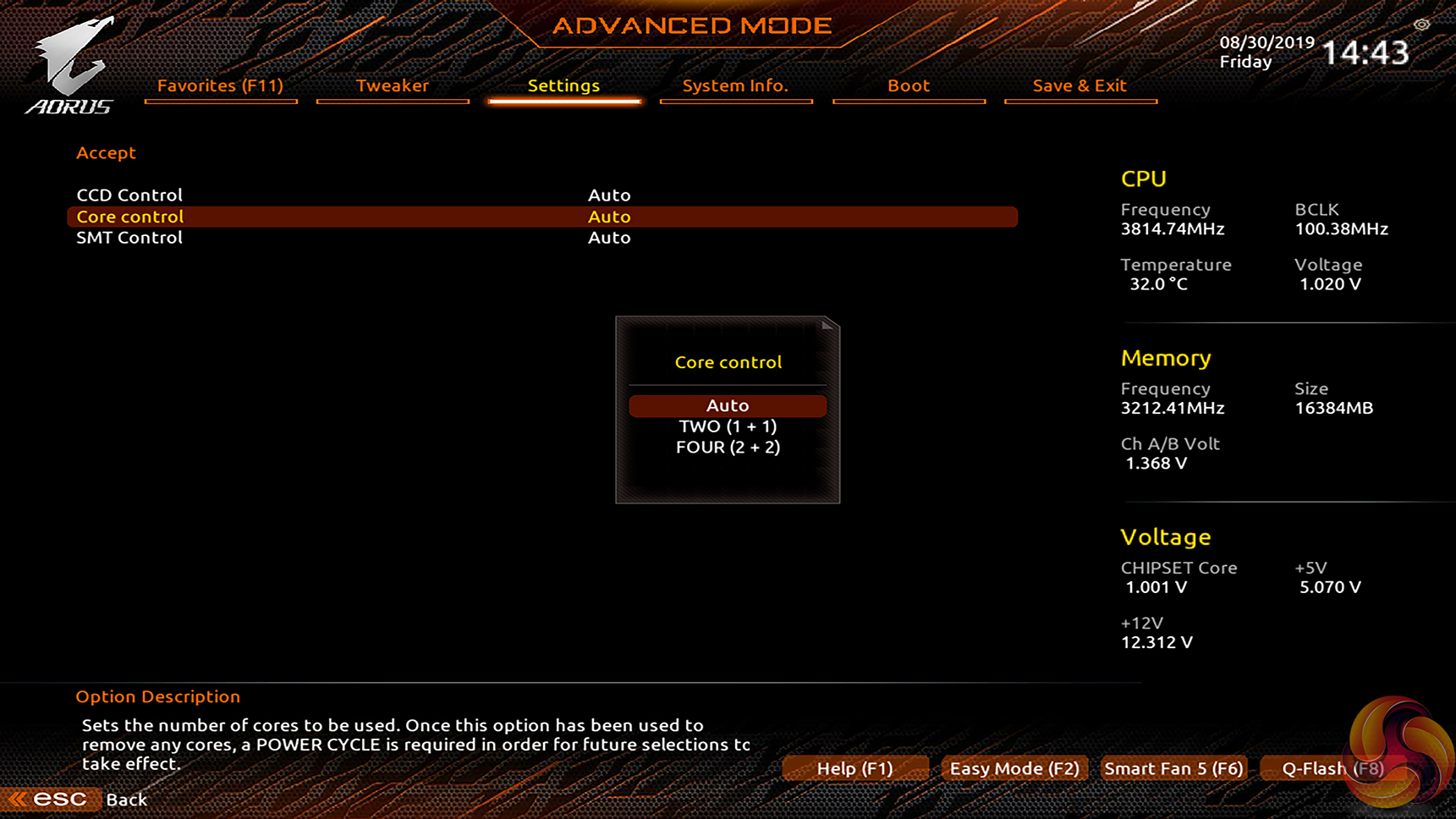Launch Q-Flash (F8)
The width and height of the screenshot is (1456, 819).
[1332, 768]
